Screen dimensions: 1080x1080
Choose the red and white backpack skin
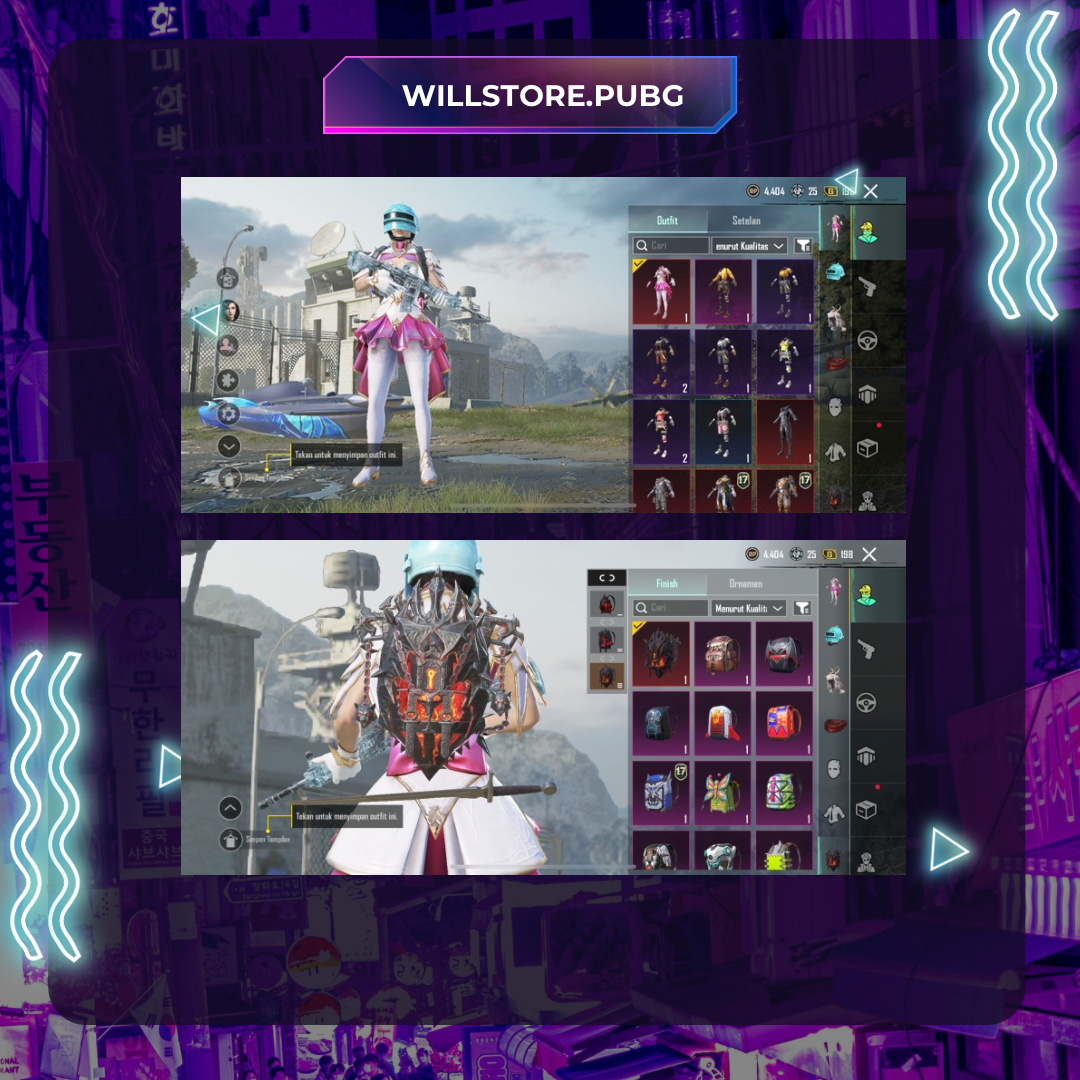pos(723,724)
